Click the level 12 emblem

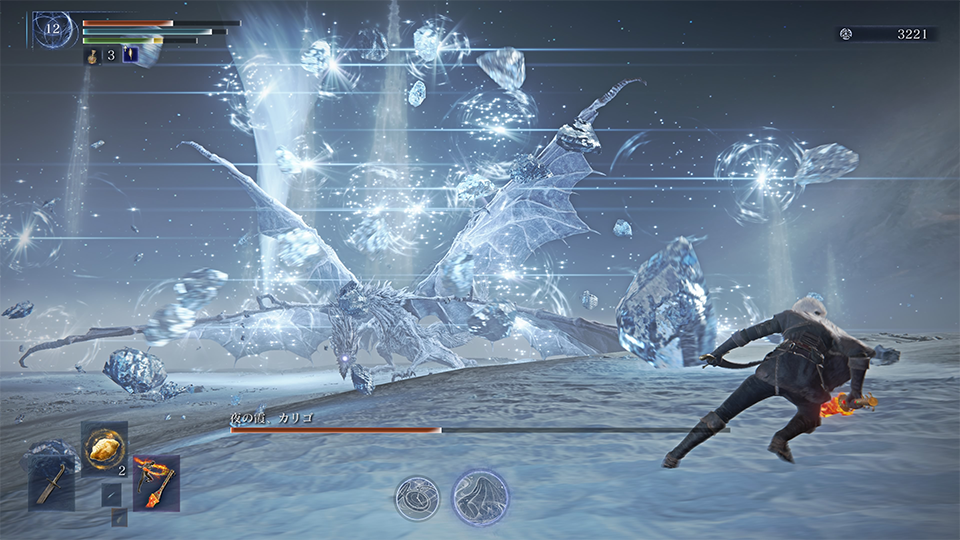point(52,29)
